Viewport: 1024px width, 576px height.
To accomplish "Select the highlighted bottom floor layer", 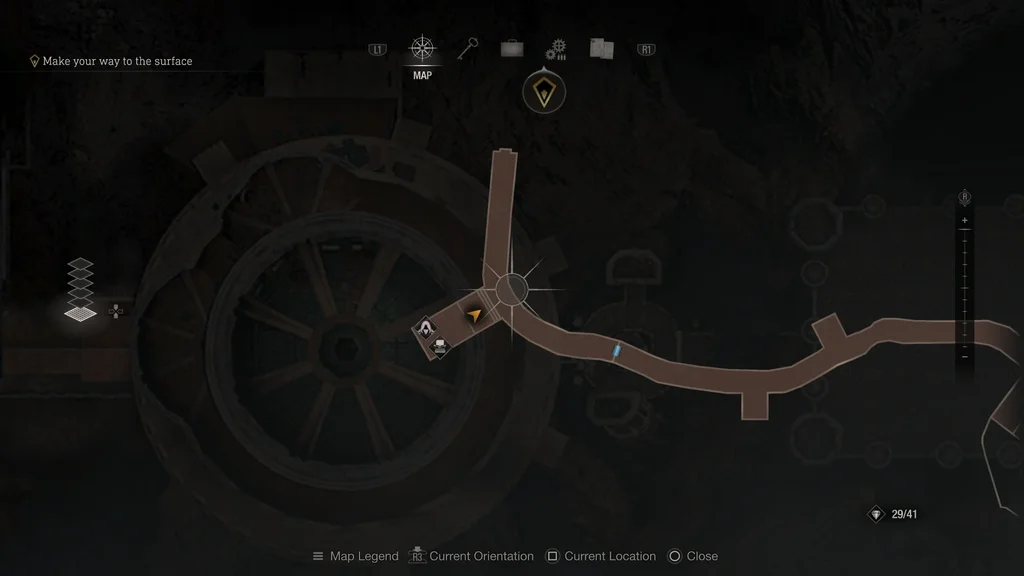I will tap(80, 313).
